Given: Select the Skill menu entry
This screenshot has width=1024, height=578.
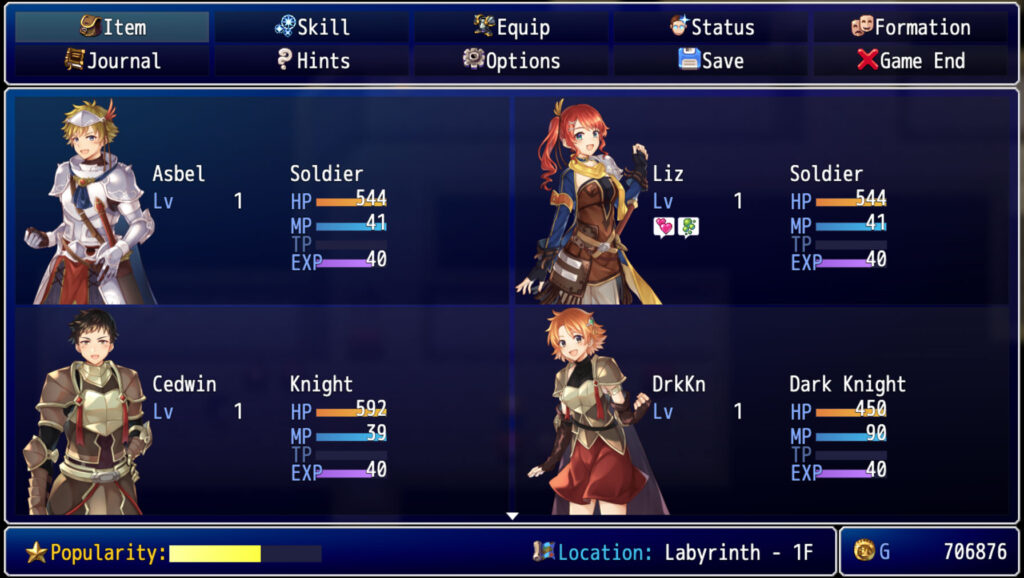Looking at the screenshot, I should coord(312,27).
